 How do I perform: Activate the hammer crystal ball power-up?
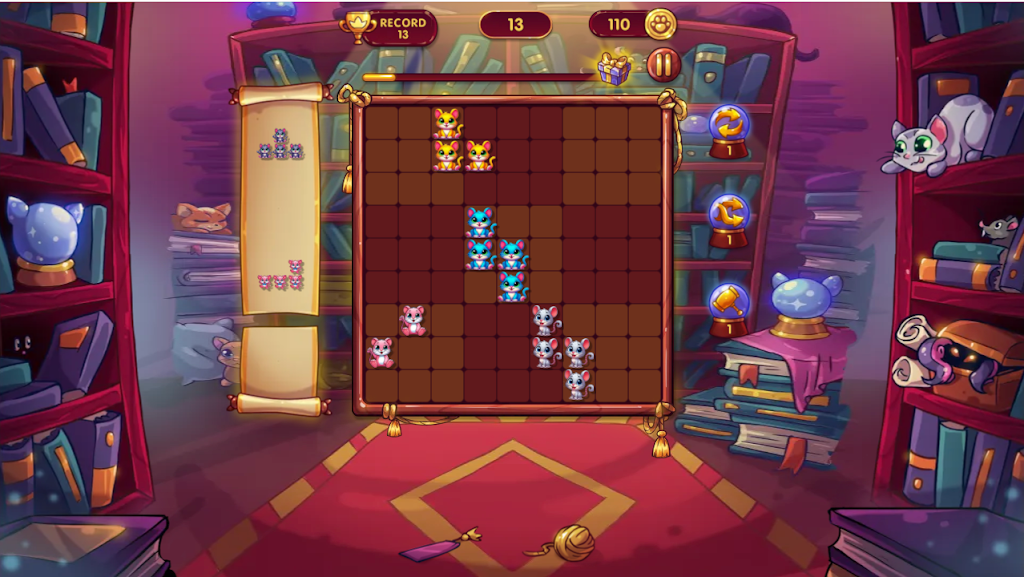pos(729,303)
